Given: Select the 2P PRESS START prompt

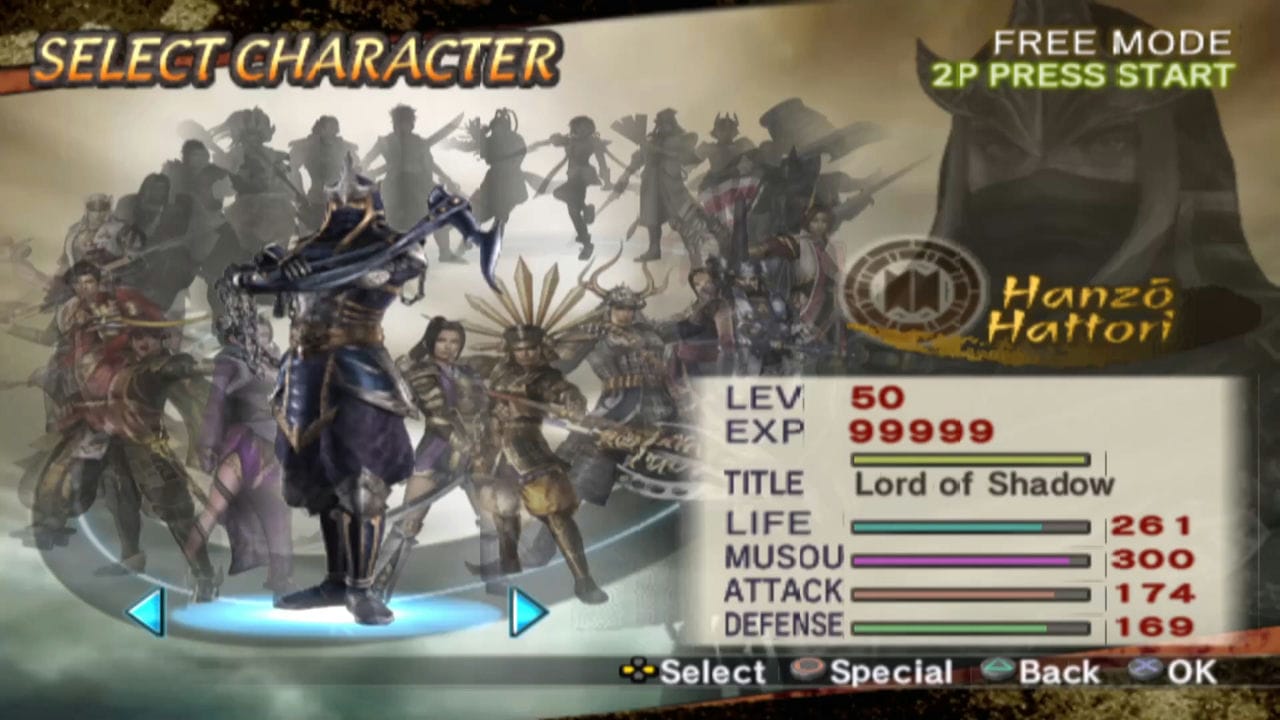Looking at the screenshot, I should (x=1085, y=75).
